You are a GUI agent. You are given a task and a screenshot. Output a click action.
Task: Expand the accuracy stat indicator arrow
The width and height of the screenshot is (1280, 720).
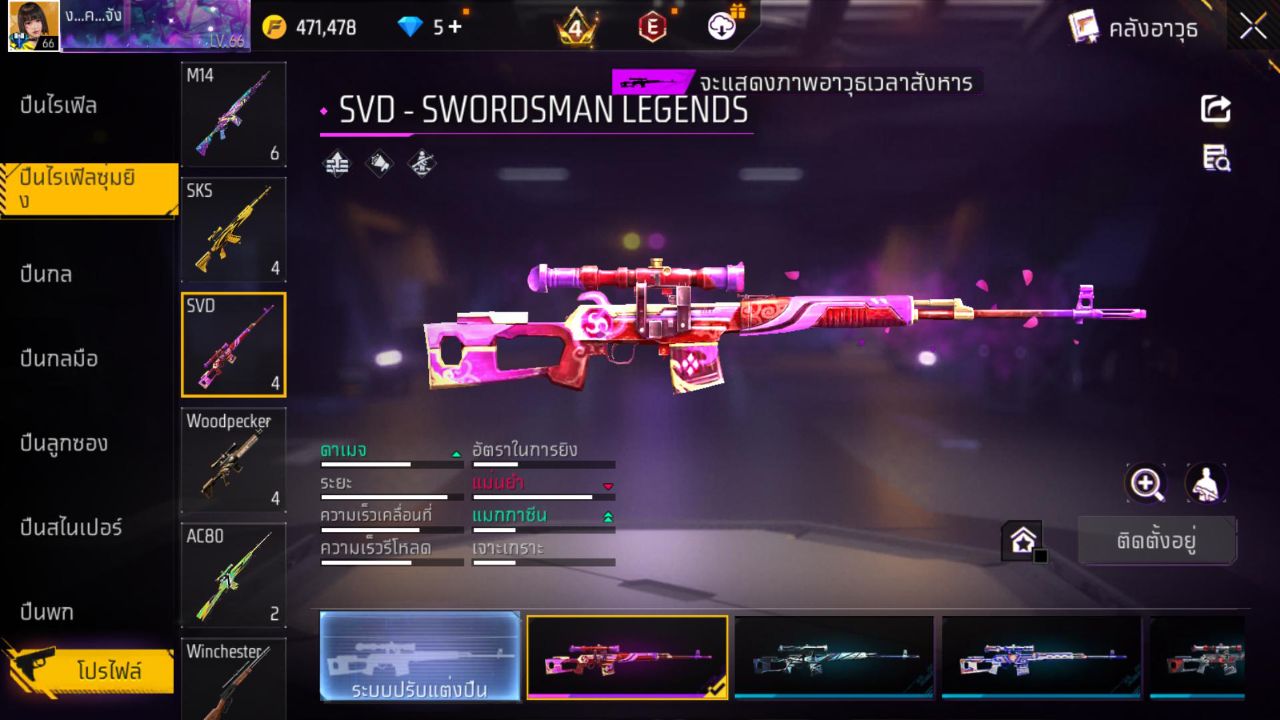[x=608, y=486]
